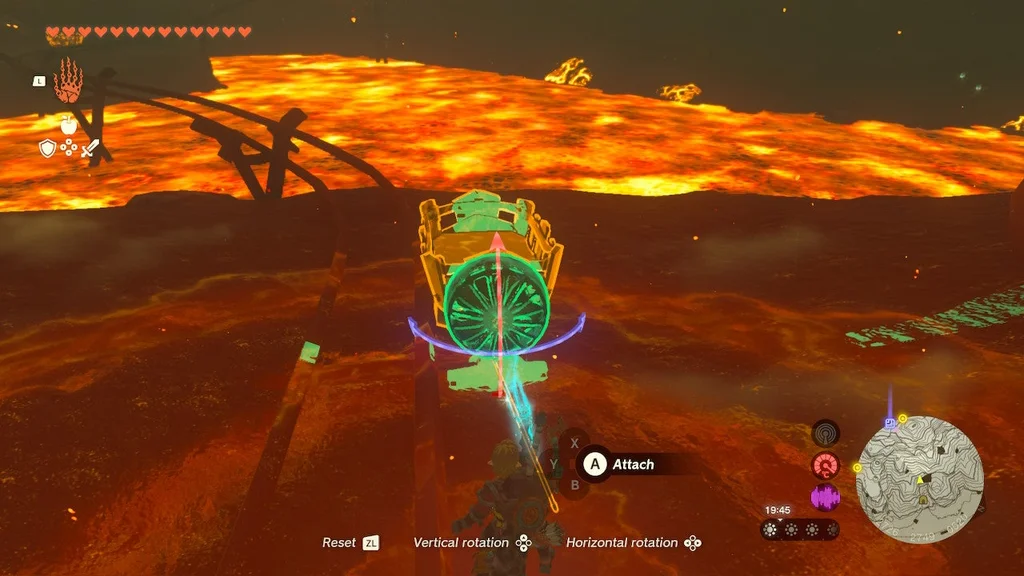Check the red temperature gauge icon
This screenshot has width=1024, height=576.
pos(825,465)
